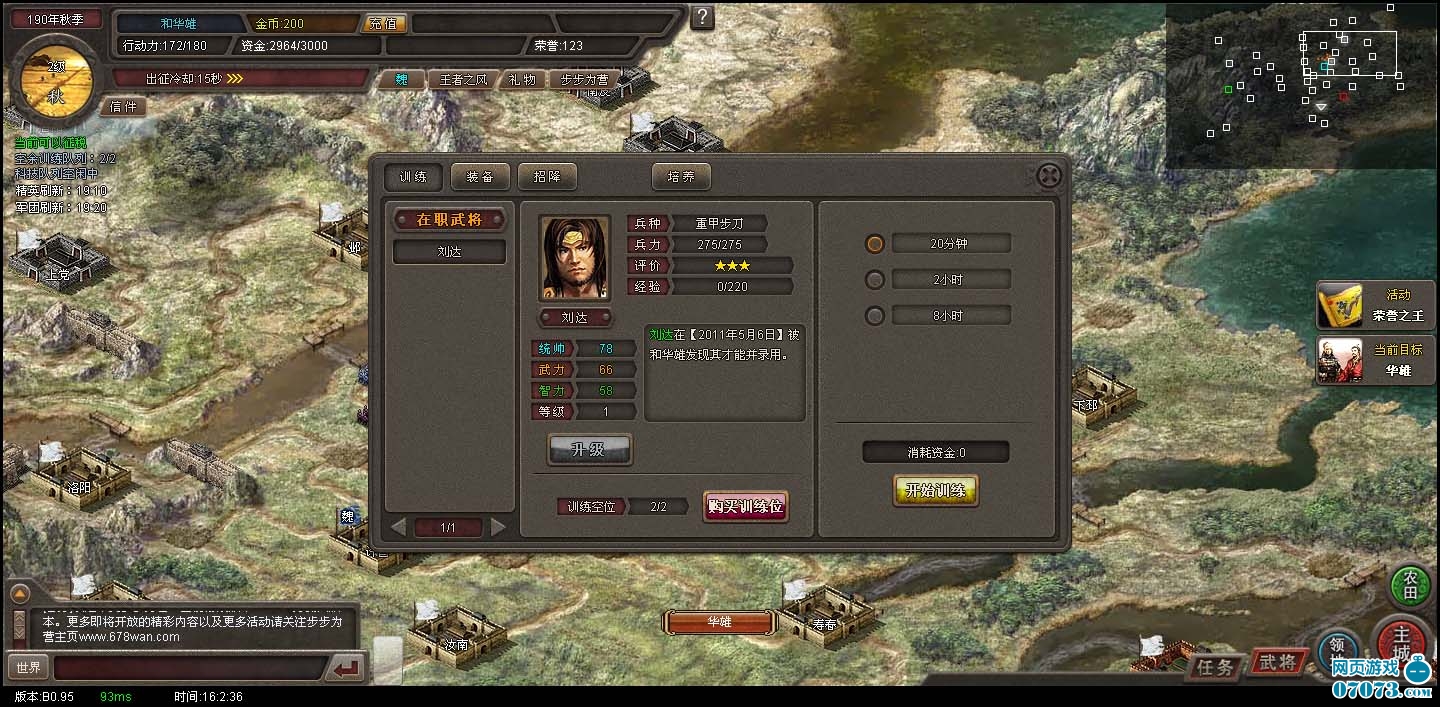This screenshot has height=707, width=1440.
Task: Select general 刘达 in the list
Action: tap(449, 252)
